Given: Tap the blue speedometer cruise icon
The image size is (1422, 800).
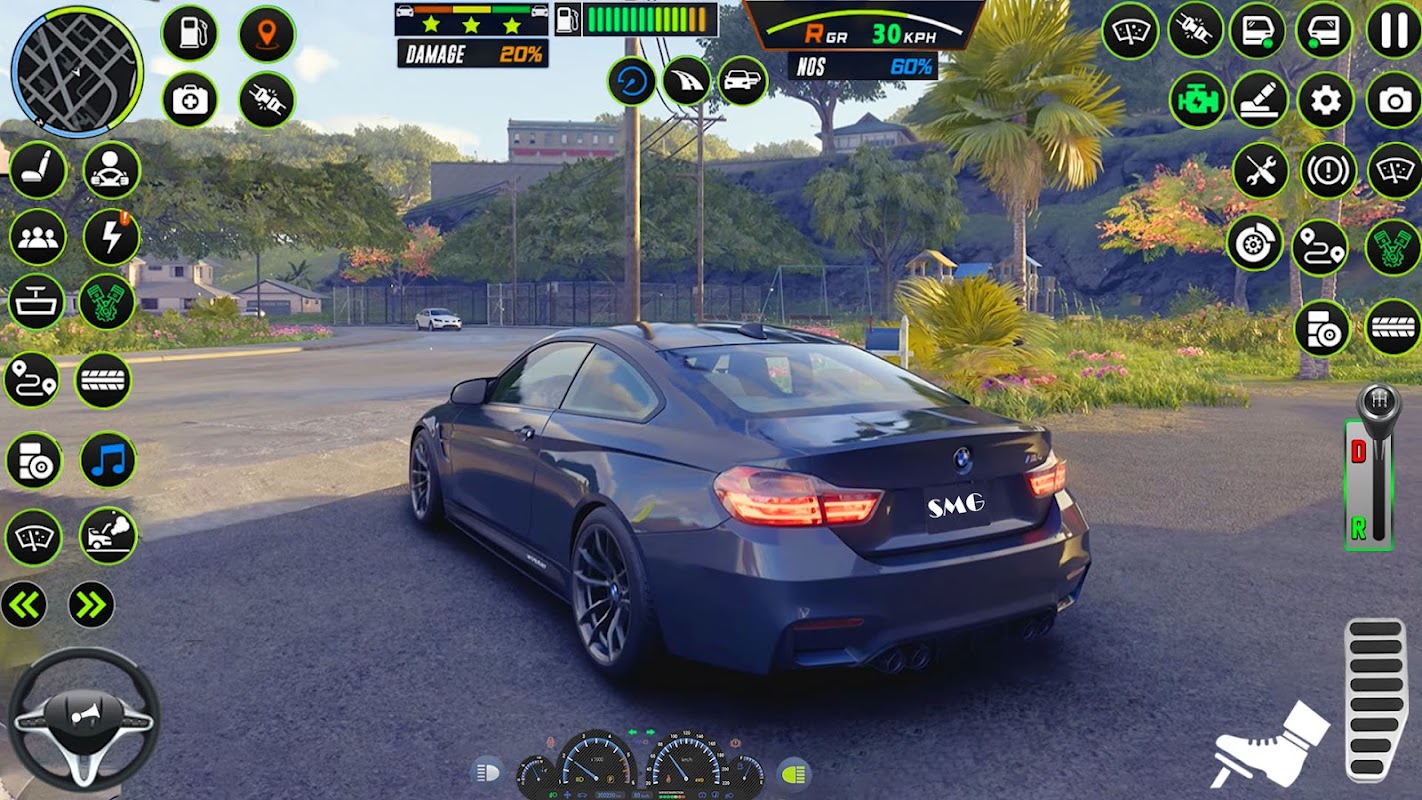Looking at the screenshot, I should [632, 81].
